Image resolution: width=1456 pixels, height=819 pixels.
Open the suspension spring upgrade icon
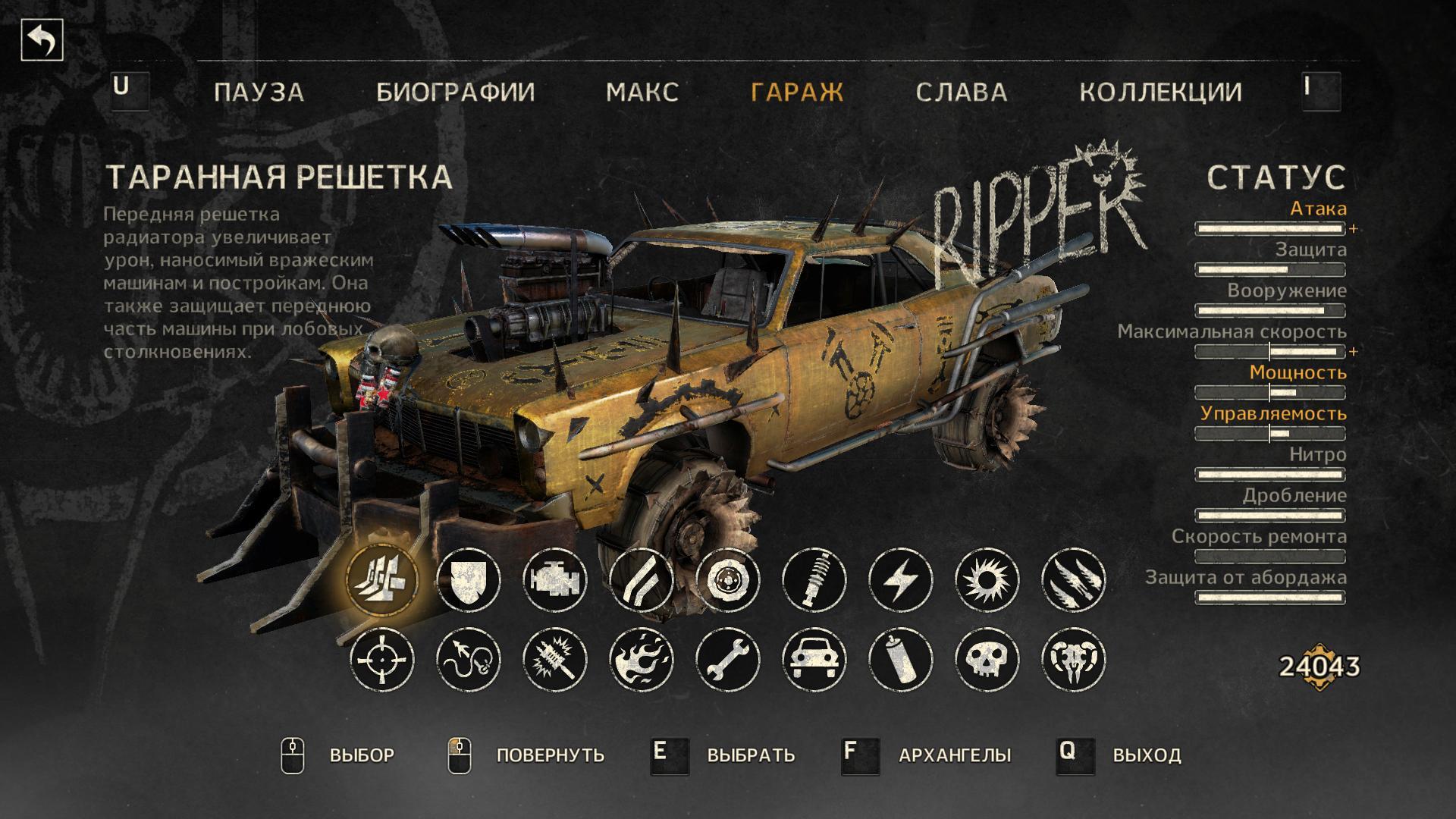pyautogui.click(x=814, y=581)
